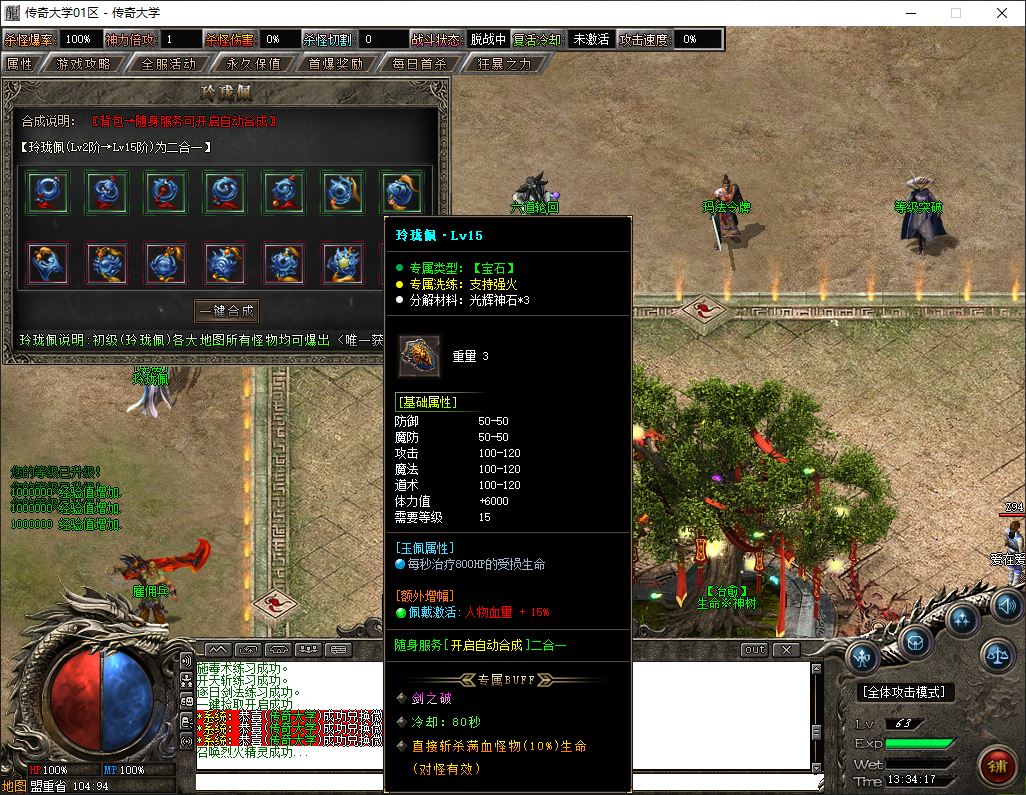Screen dimensions: 1026x795
Task: Click the helmet icon in the corner
Action: pyautogui.click(x=915, y=639)
